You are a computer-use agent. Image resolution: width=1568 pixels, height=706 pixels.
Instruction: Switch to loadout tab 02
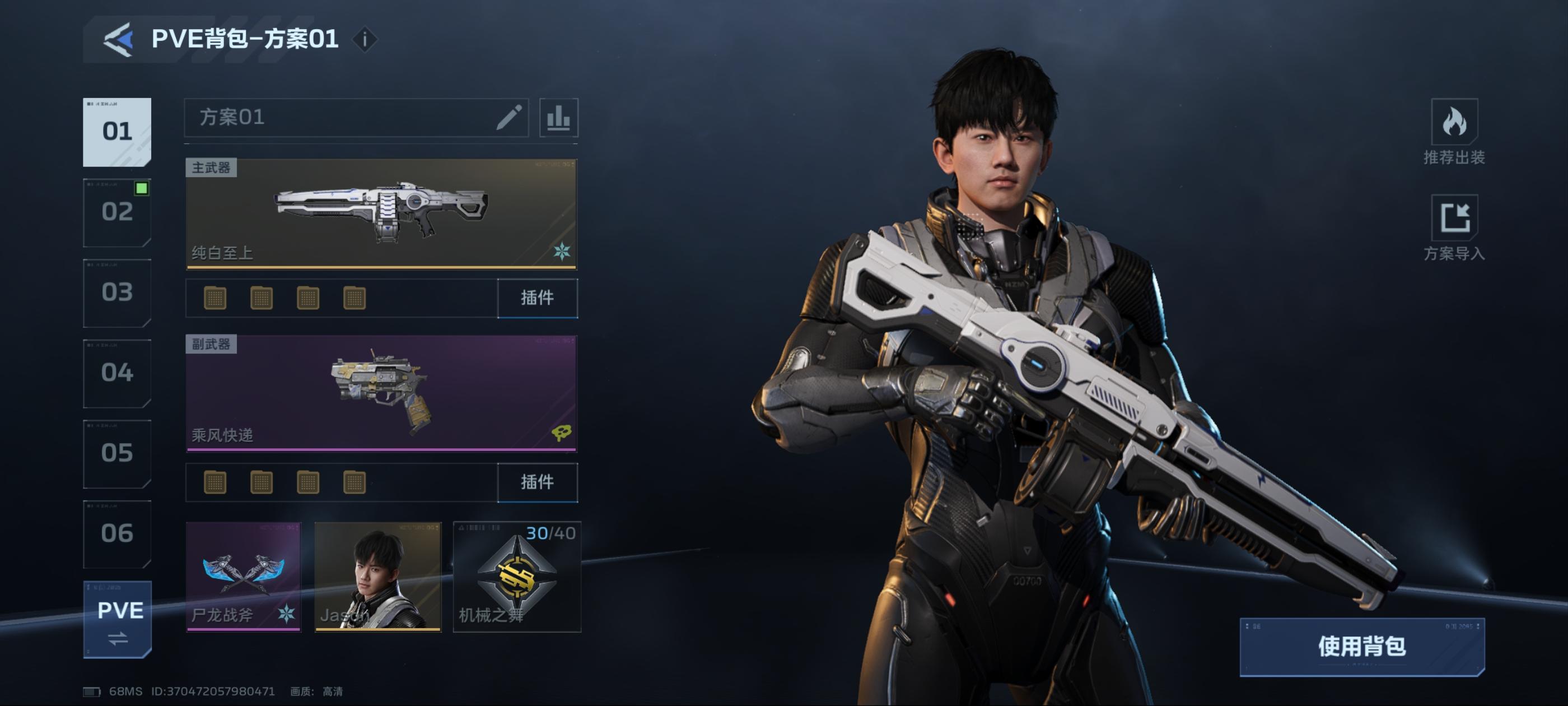pyautogui.click(x=117, y=212)
